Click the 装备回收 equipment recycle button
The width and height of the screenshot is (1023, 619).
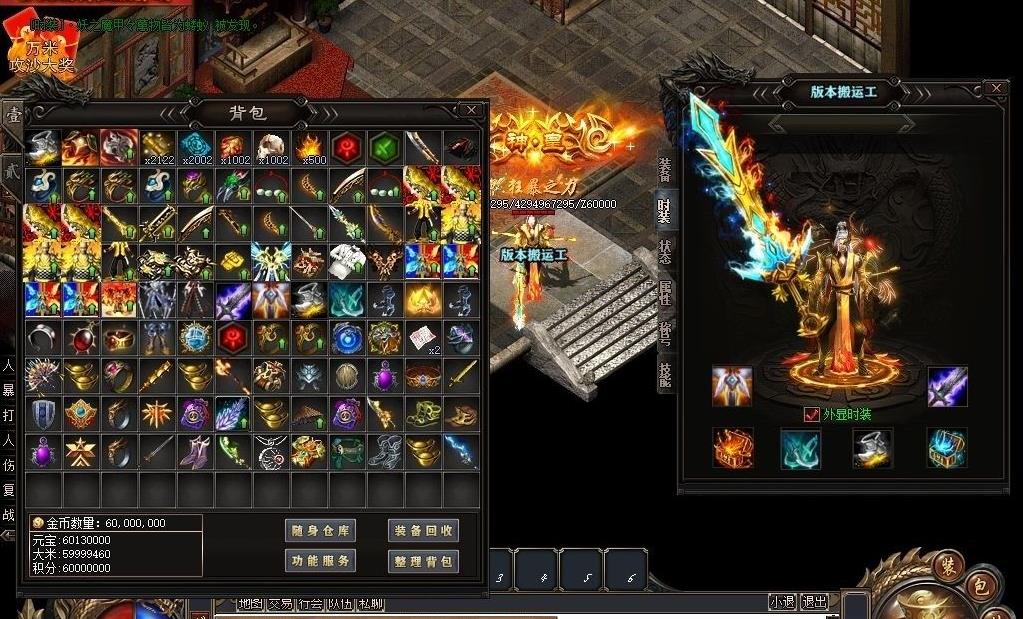[423, 531]
